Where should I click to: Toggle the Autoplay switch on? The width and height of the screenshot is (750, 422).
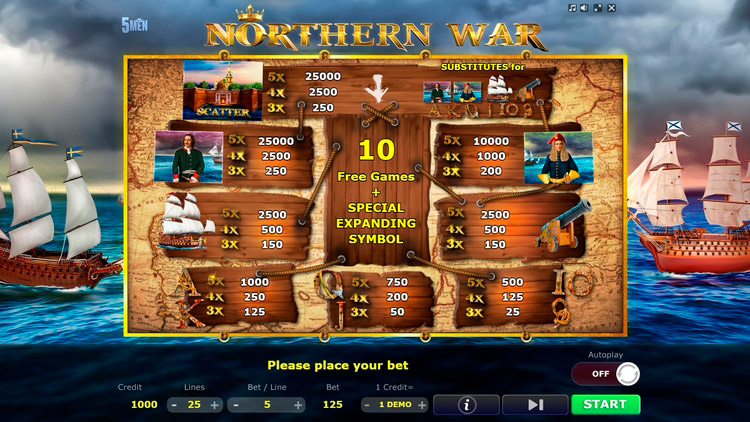(605, 374)
